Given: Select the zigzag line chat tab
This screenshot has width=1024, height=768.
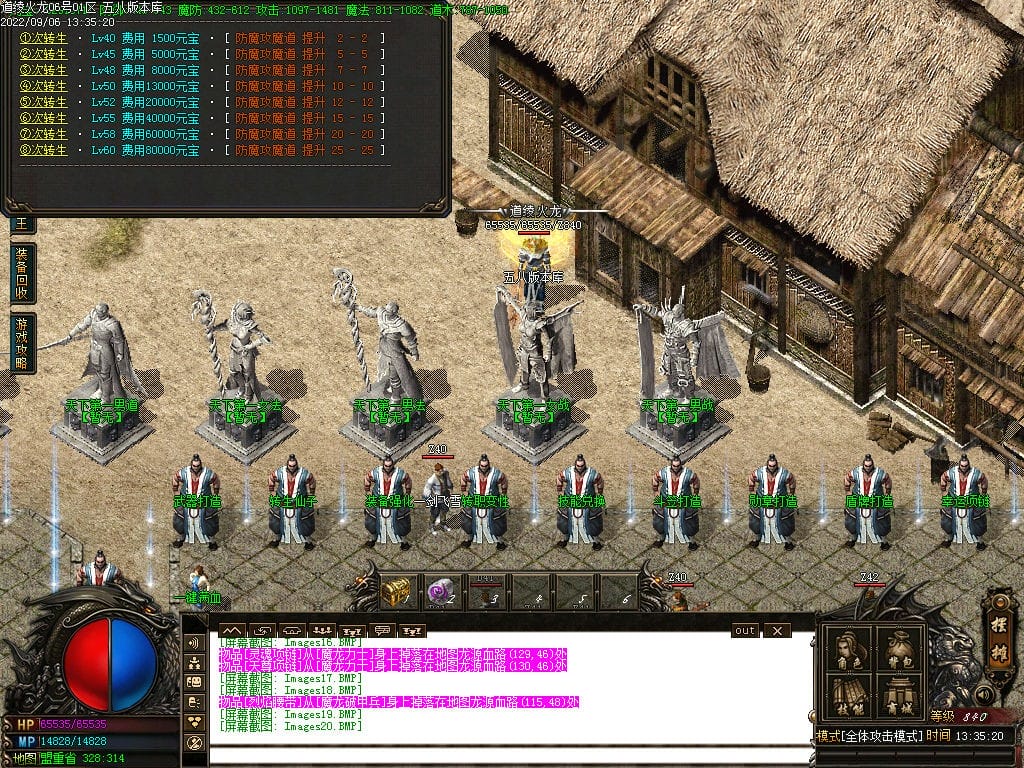Looking at the screenshot, I should click(x=232, y=631).
